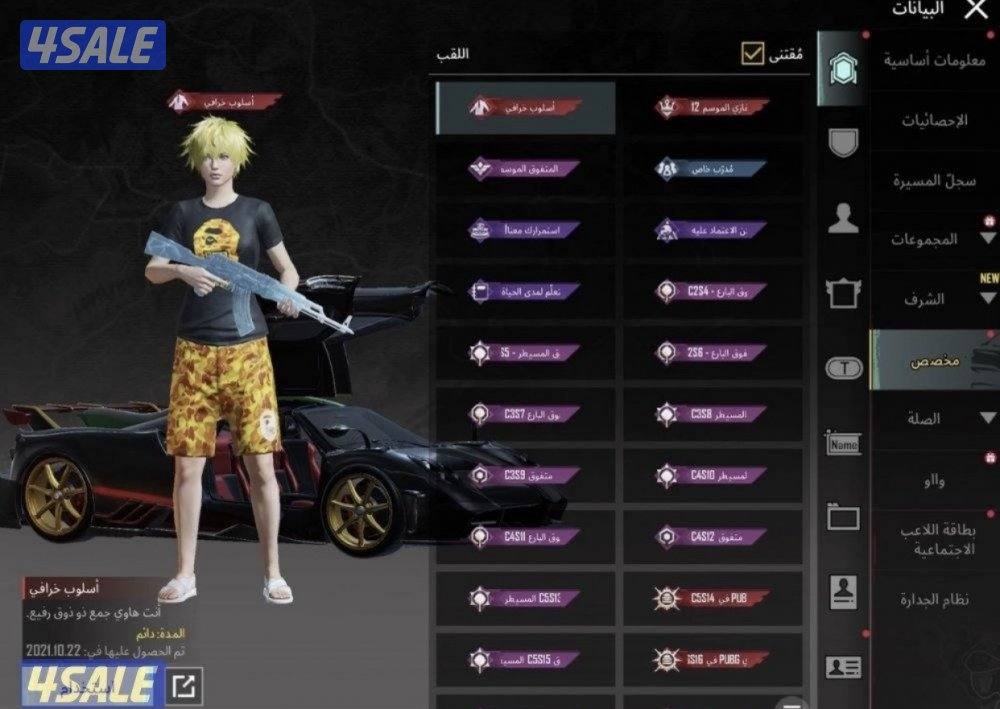Viewport: 1000px width, 709px height.
Task: Click the share arrow button beside title info
Action: point(186,686)
